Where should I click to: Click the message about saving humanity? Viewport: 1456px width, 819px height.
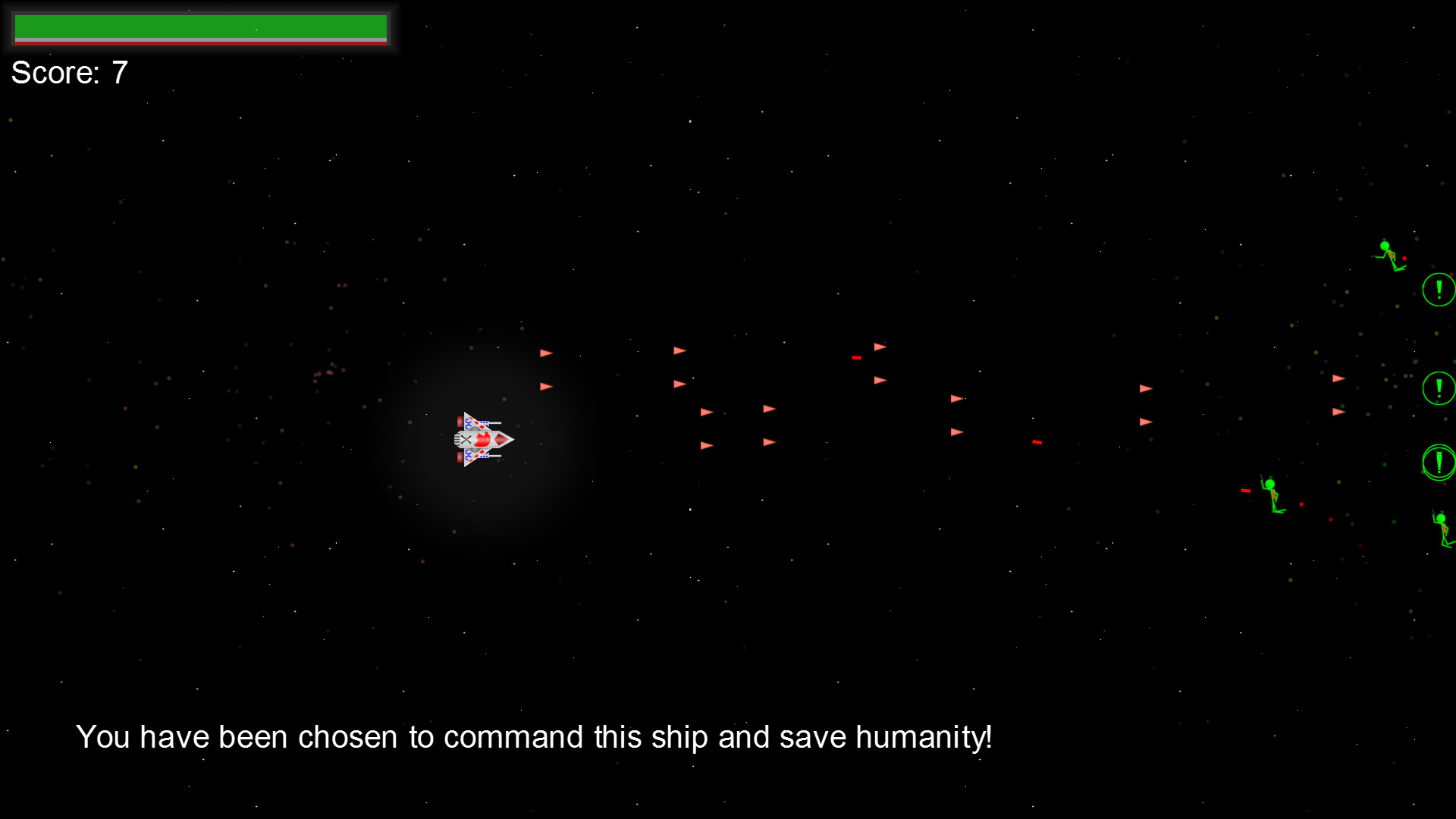pos(535,736)
